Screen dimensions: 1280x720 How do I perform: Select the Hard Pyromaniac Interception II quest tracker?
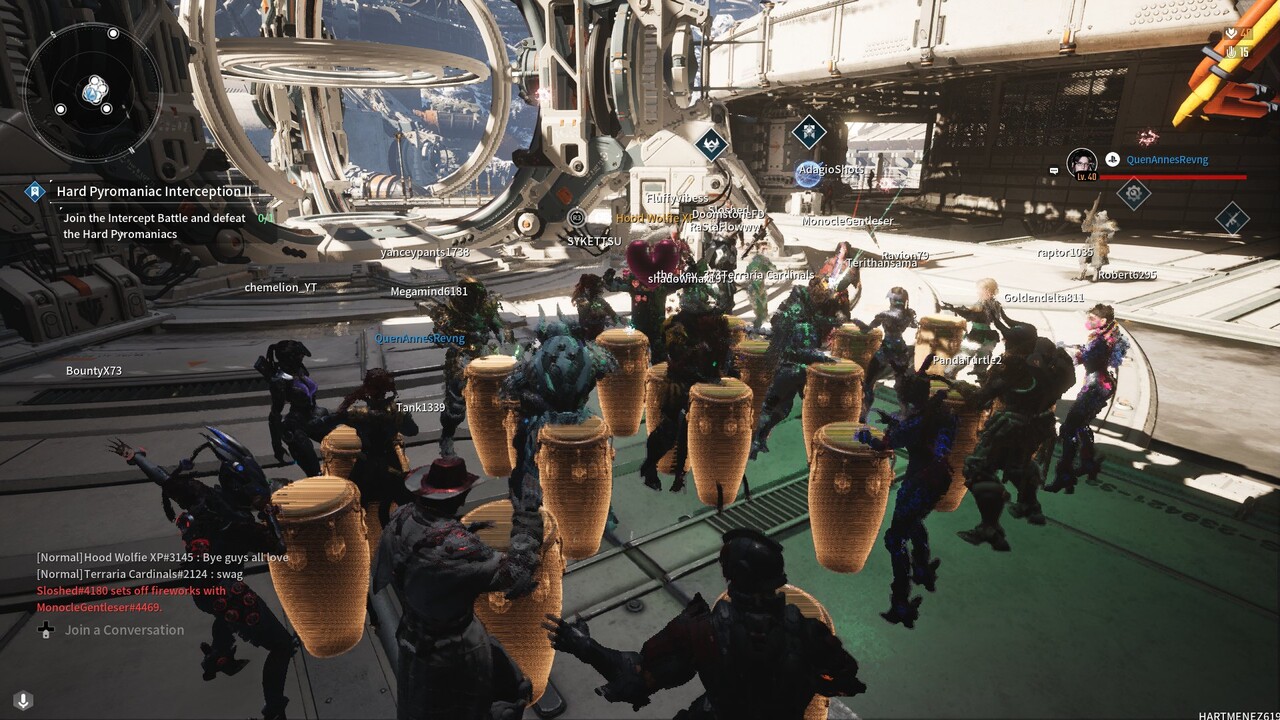[x=153, y=191]
